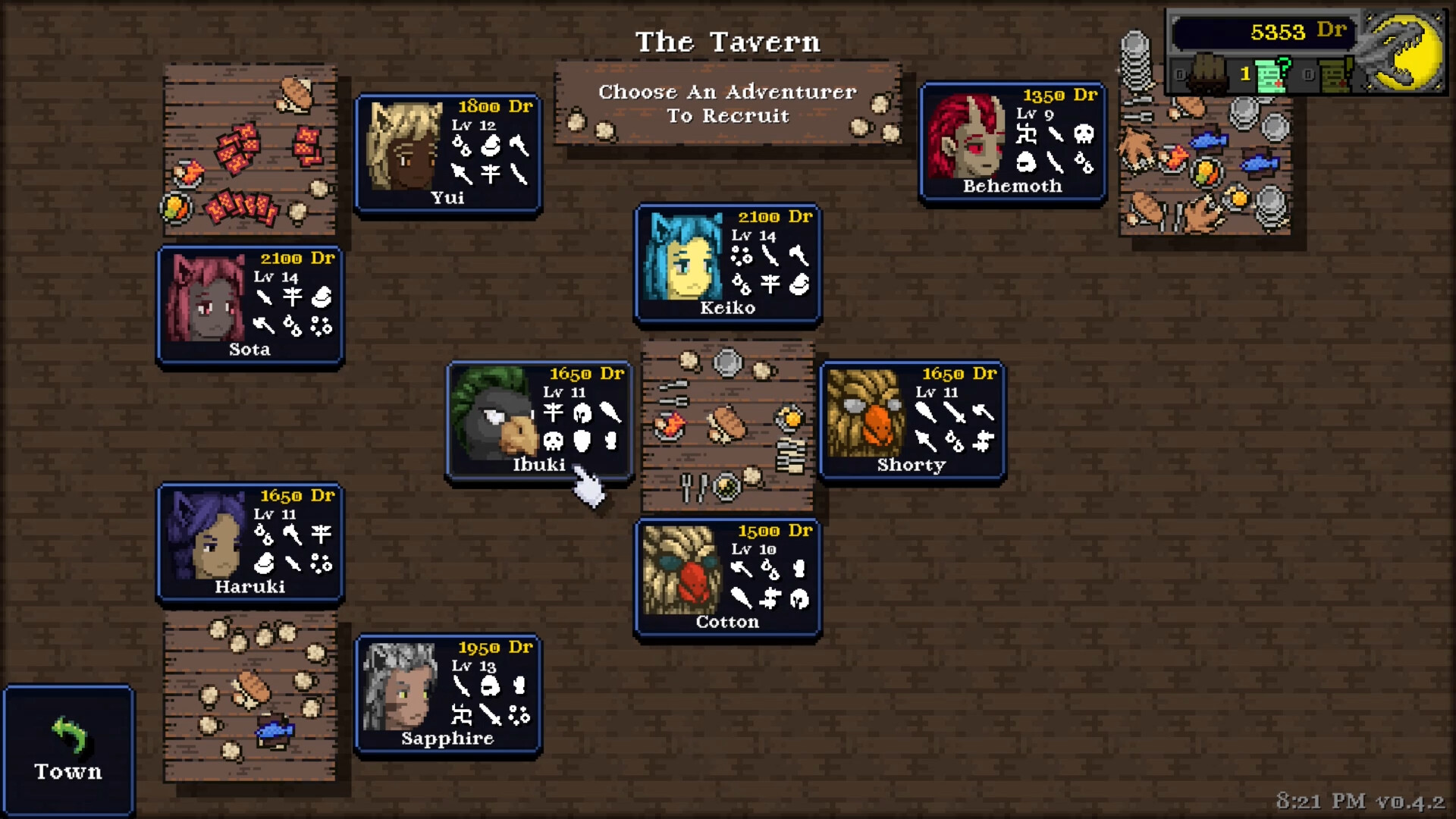
Task: Select Behemoth, the level 9 adventurer
Action: tap(1011, 140)
